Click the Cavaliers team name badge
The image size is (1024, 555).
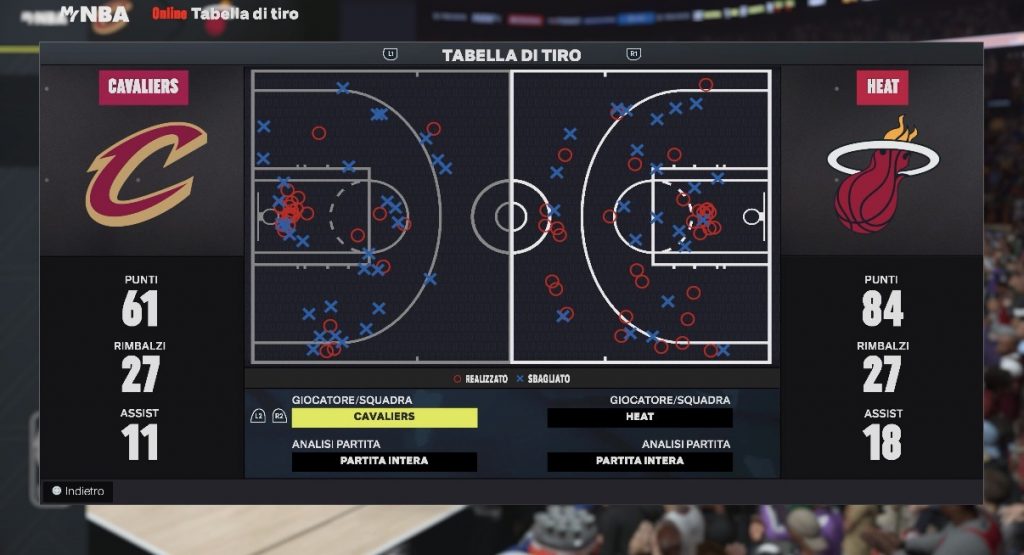pos(143,87)
